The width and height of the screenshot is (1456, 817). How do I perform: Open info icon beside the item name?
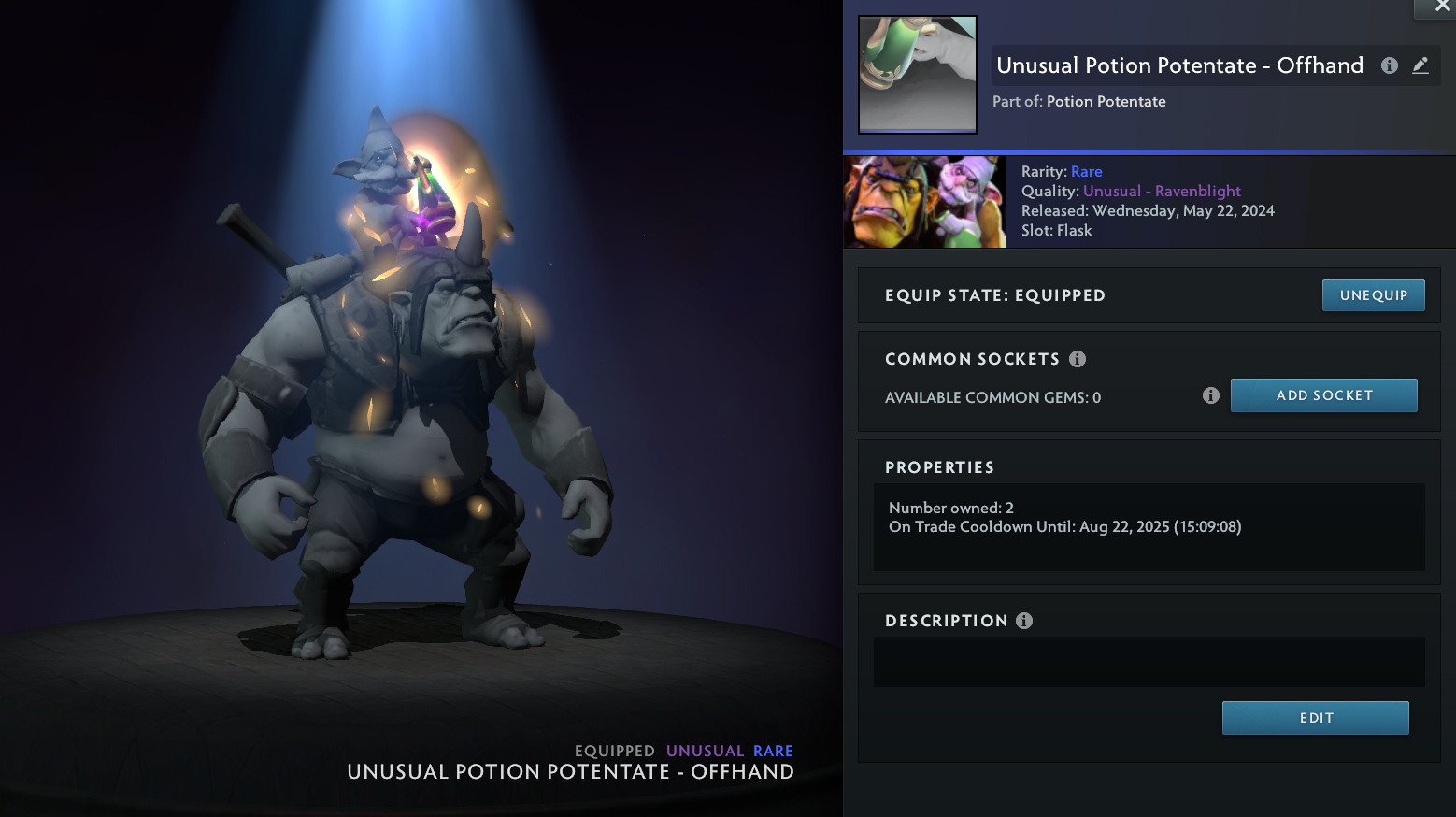[1390, 65]
